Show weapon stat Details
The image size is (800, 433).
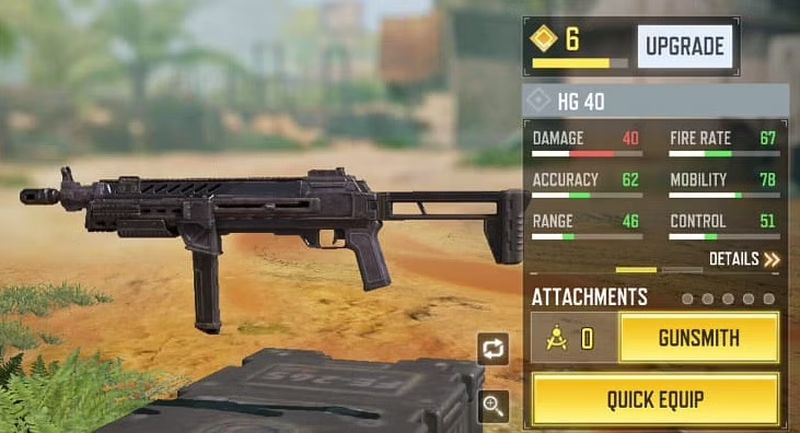pyautogui.click(x=744, y=259)
